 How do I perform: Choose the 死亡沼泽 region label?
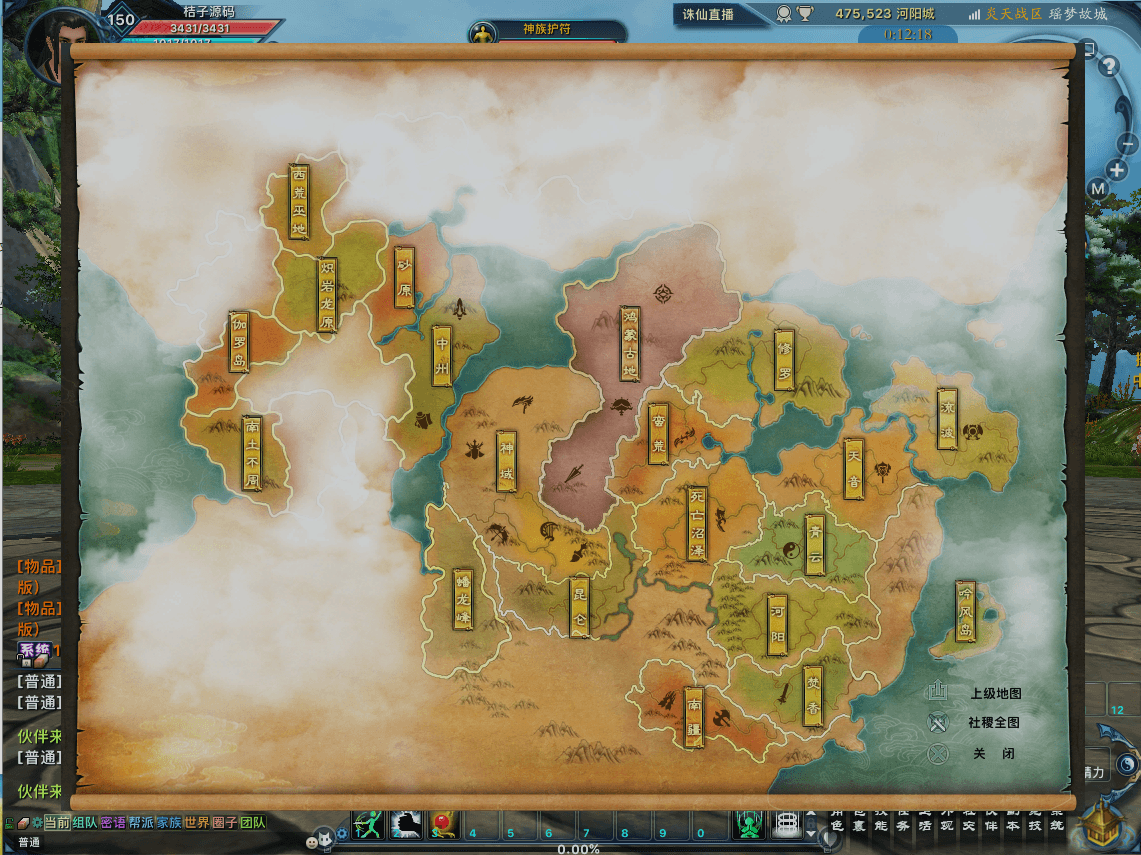[697, 523]
